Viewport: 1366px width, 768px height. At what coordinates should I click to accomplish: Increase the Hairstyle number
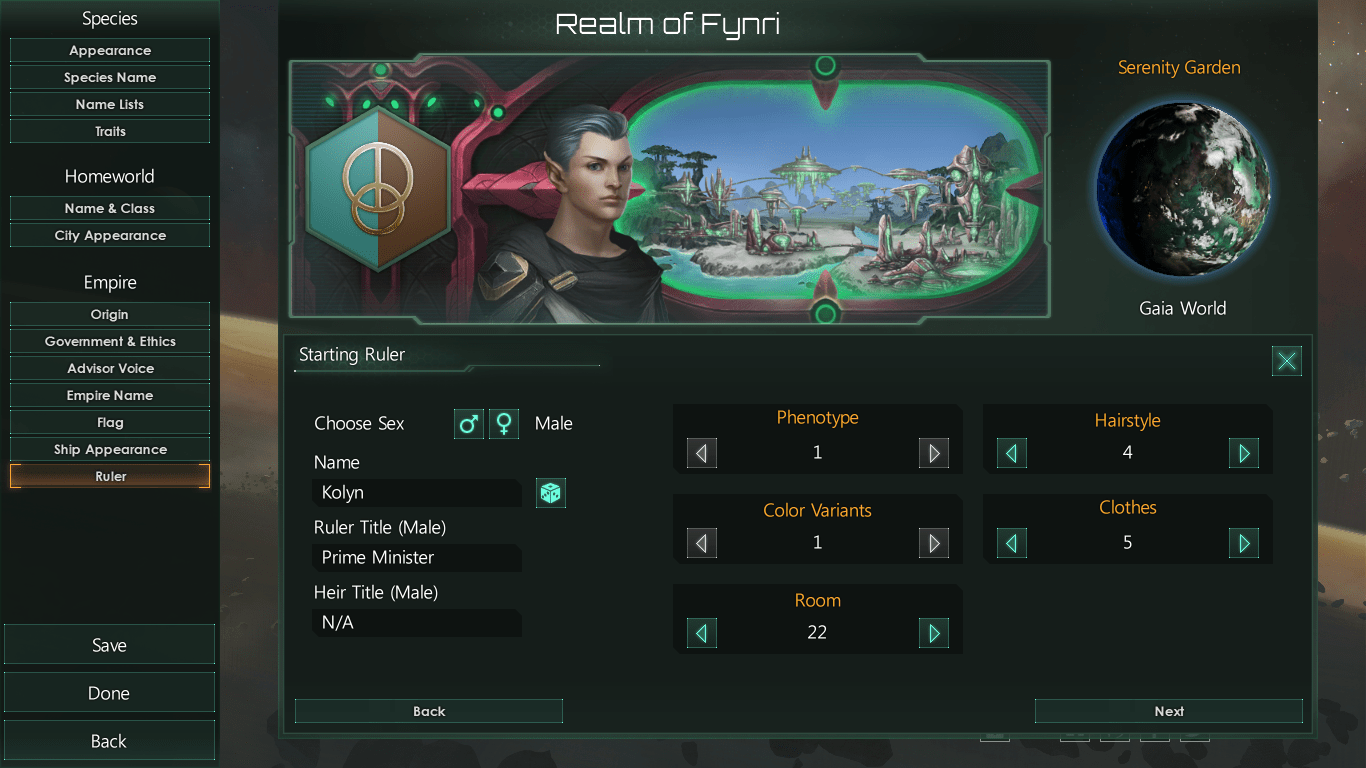(x=1243, y=454)
